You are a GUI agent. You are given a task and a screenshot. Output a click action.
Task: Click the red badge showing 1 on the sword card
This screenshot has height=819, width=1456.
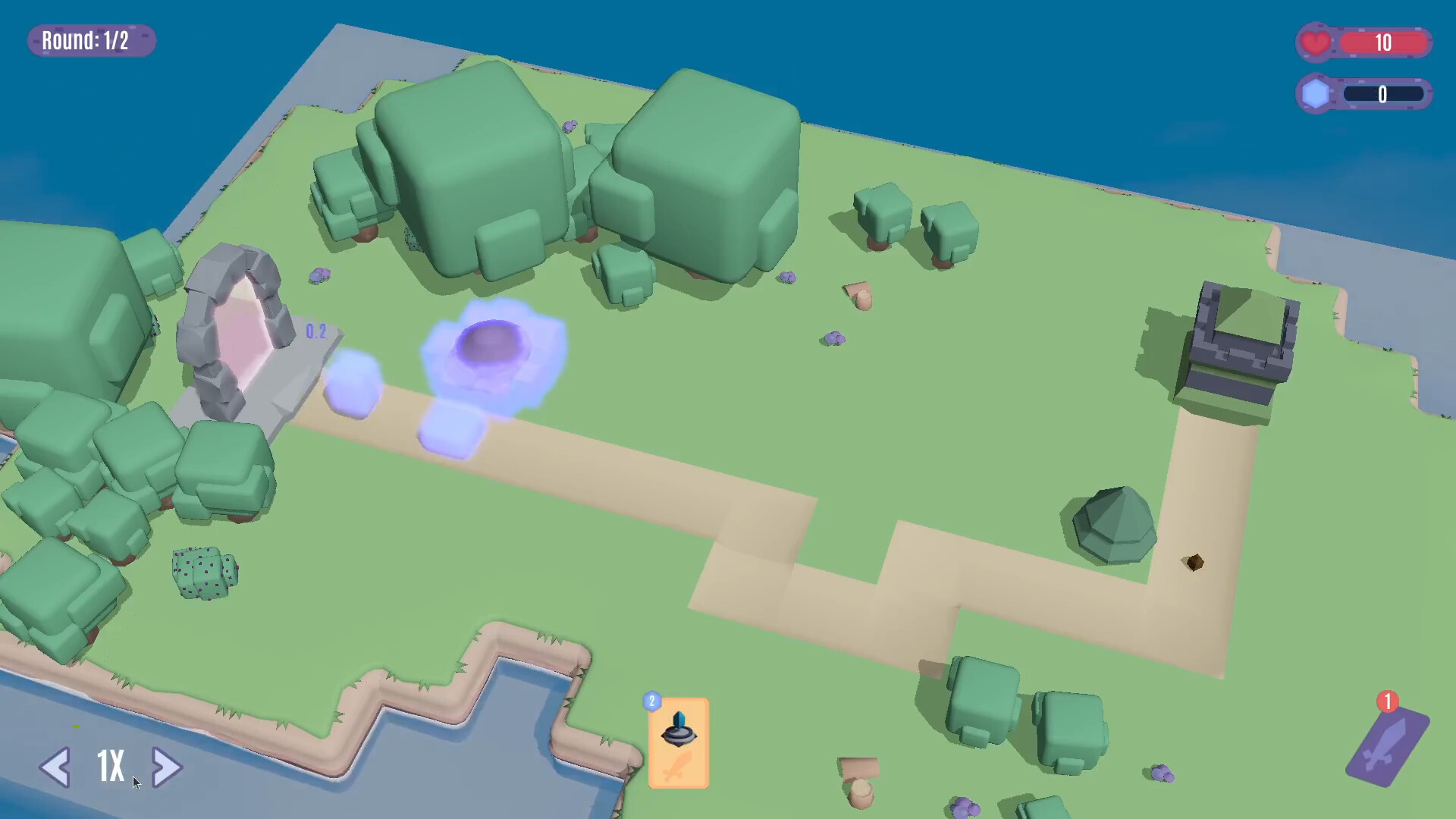1386,703
